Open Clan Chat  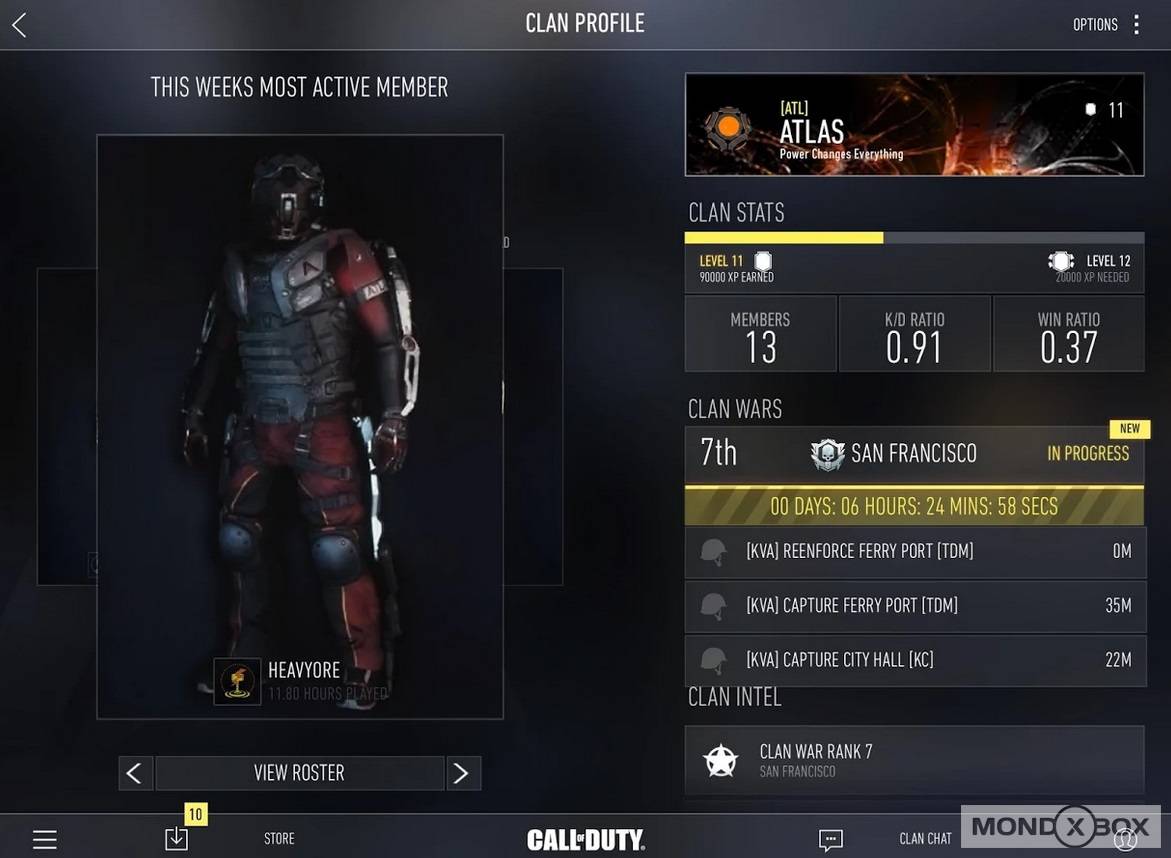point(924,839)
